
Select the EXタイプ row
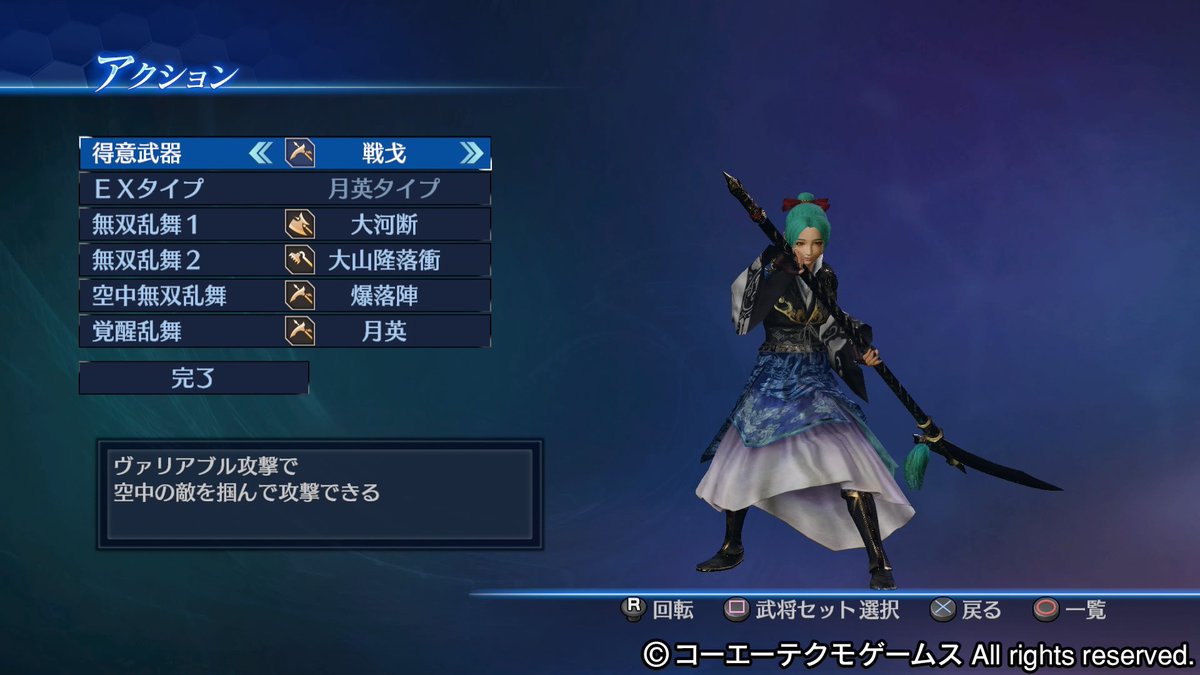click(x=285, y=188)
